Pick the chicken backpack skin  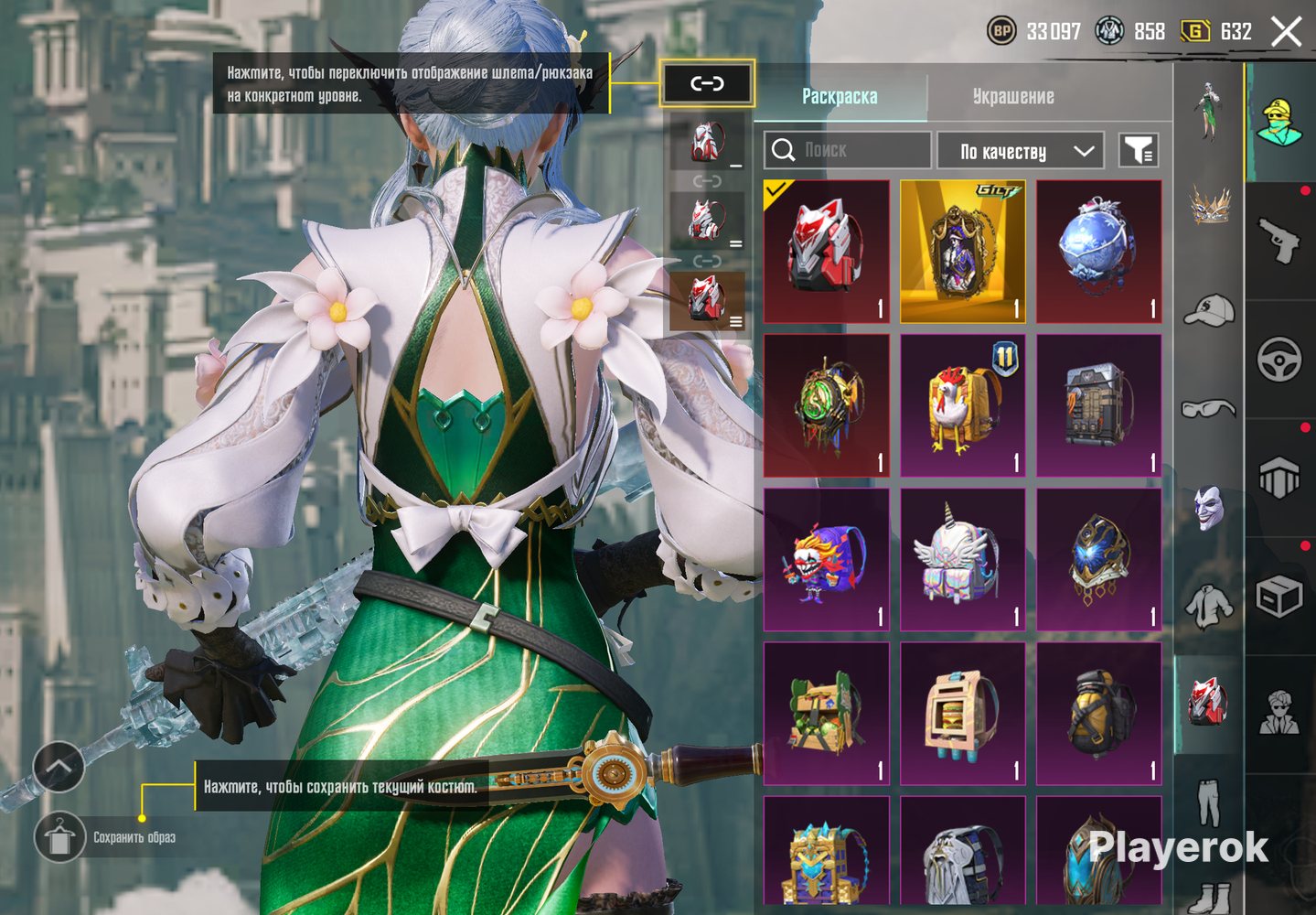[x=962, y=405]
